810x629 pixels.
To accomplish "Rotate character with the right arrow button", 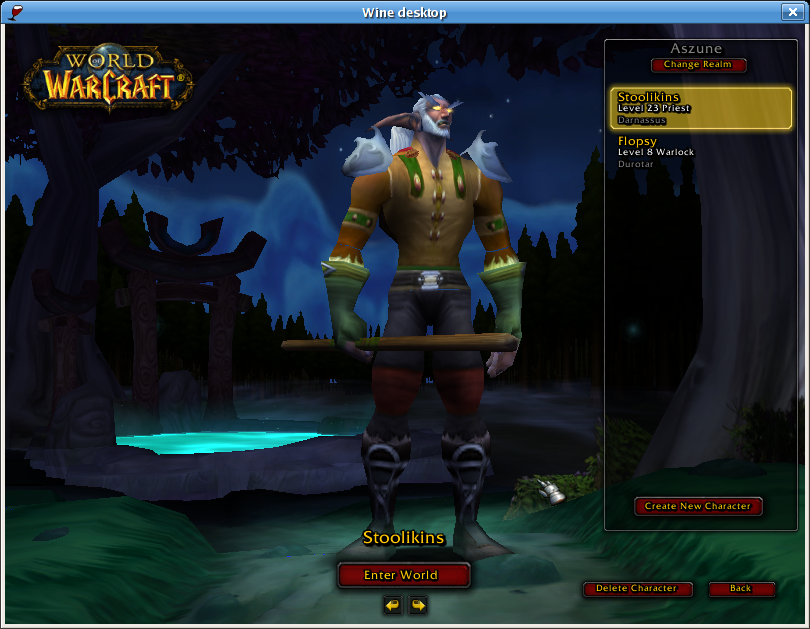I will (418, 605).
